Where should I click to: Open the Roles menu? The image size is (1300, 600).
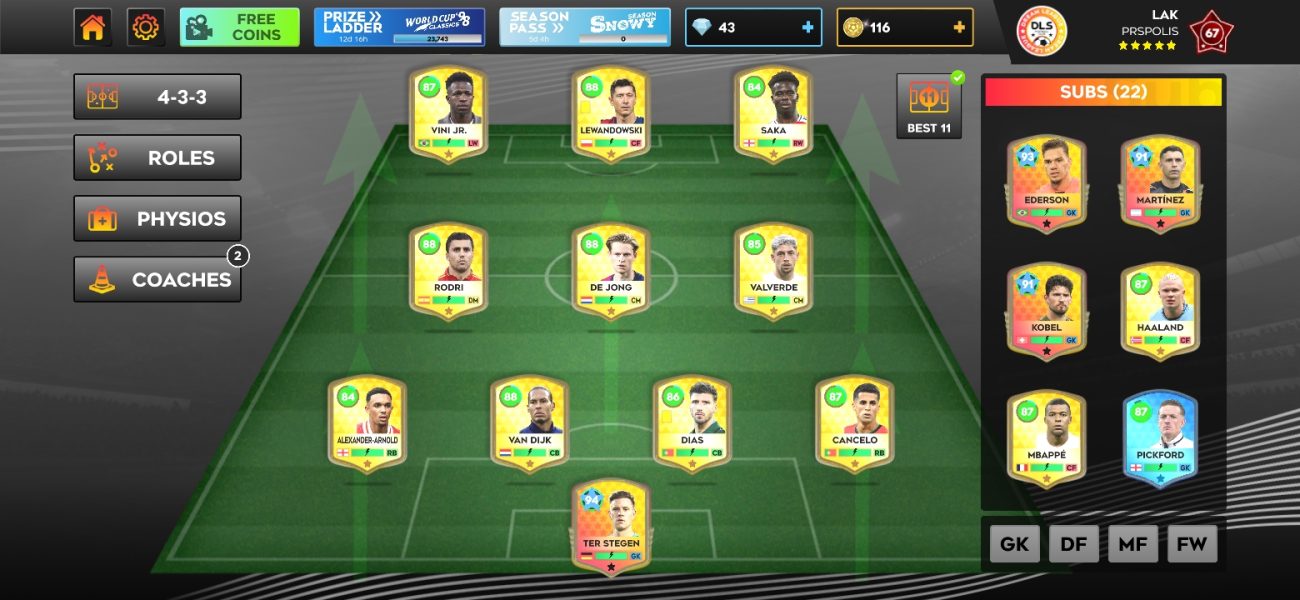click(157, 158)
